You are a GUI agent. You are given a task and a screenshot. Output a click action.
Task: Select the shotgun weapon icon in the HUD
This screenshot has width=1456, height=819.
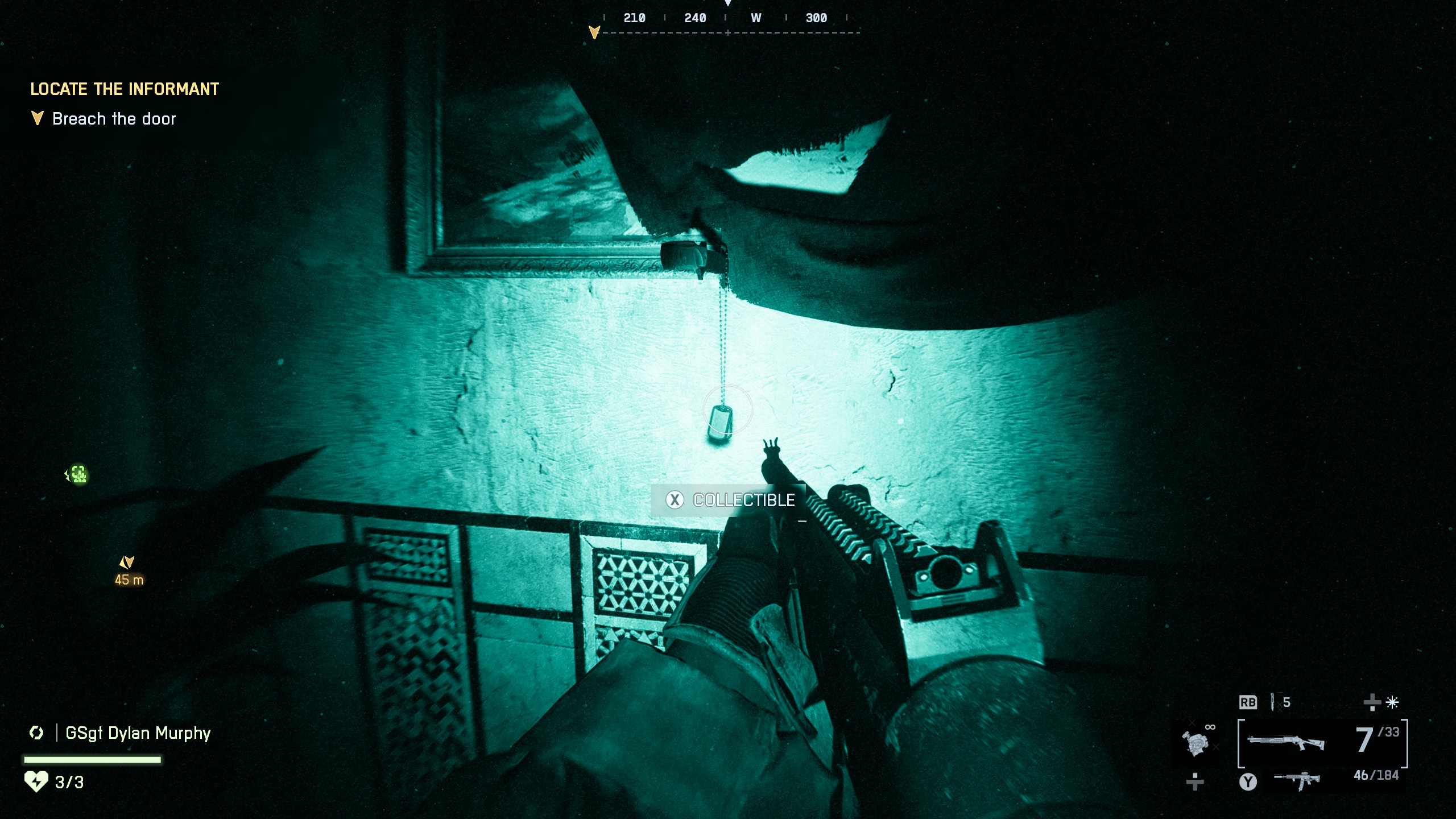(x=1285, y=742)
